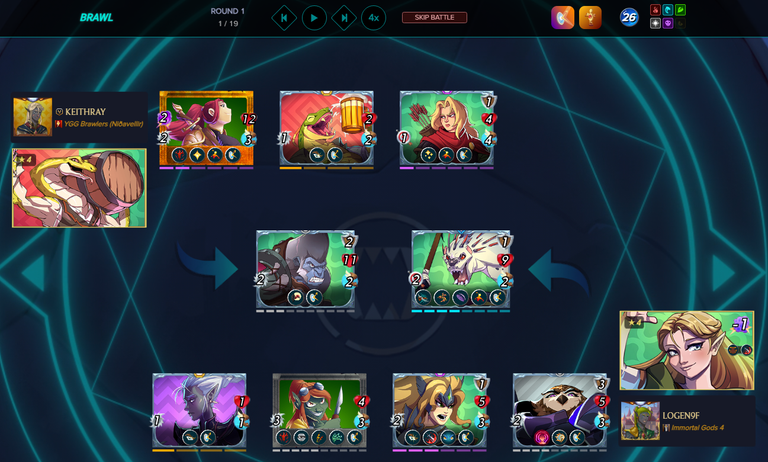Select the blonde red-cloaked archer card
The image size is (768, 462).
click(446, 128)
